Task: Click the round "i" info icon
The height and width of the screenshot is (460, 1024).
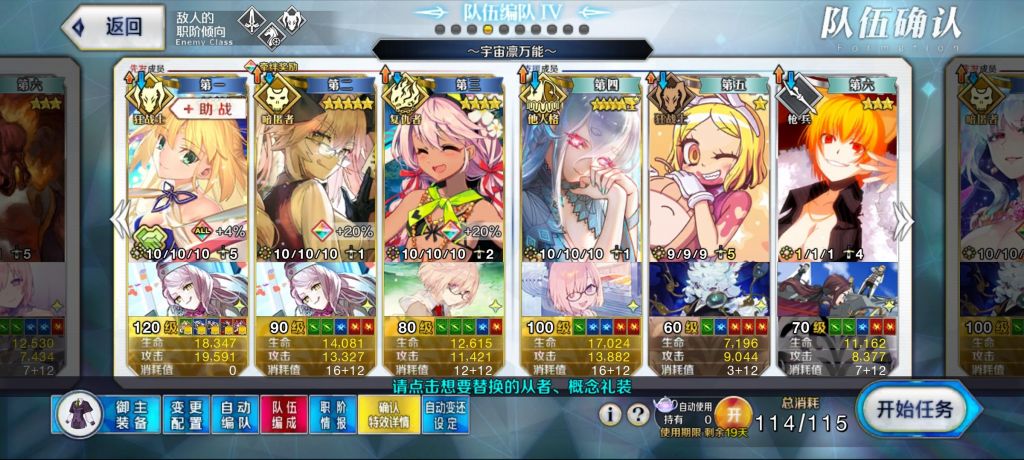Action: (x=611, y=413)
